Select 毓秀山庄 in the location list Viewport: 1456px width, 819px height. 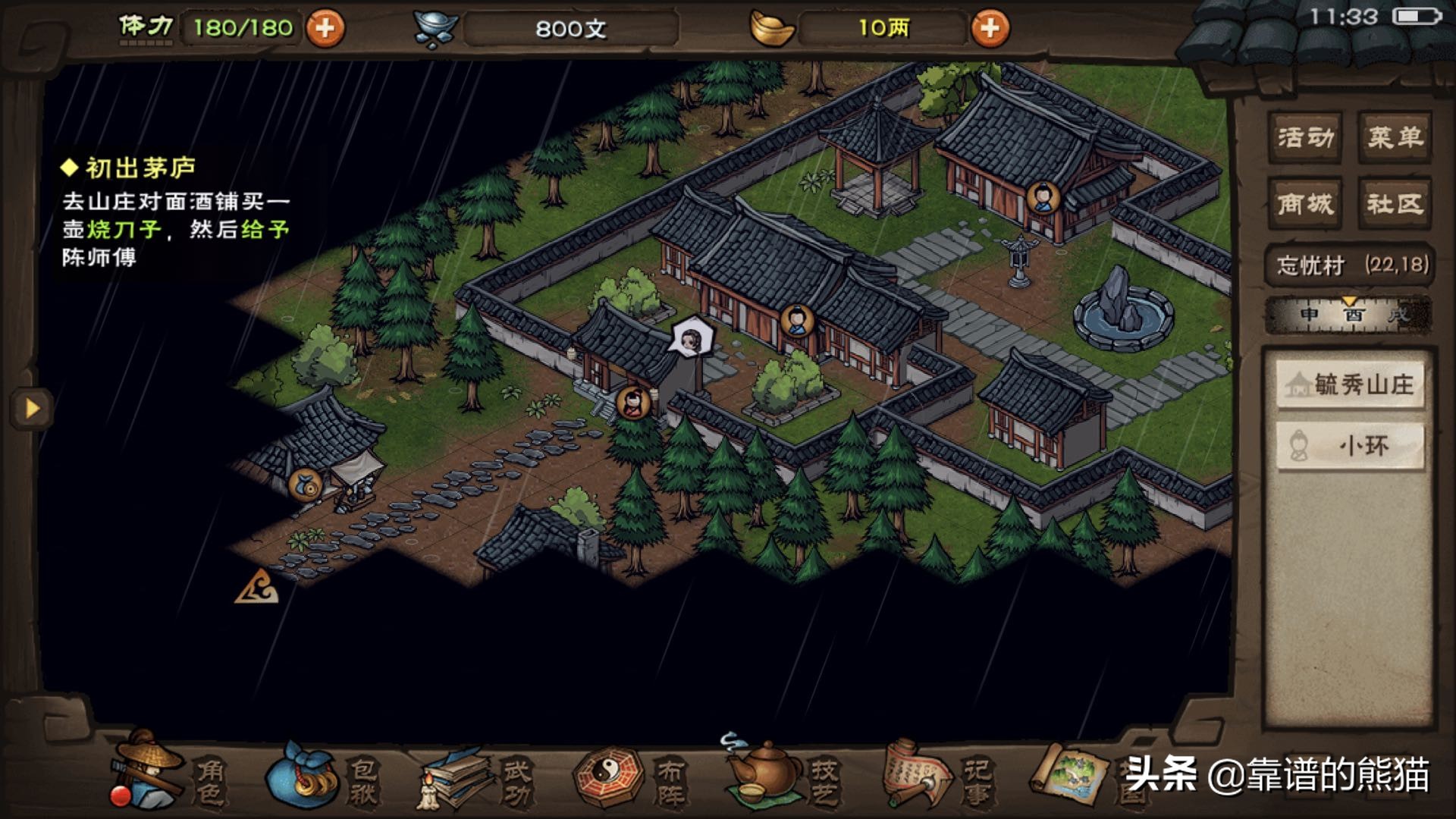(x=1350, y=385)
